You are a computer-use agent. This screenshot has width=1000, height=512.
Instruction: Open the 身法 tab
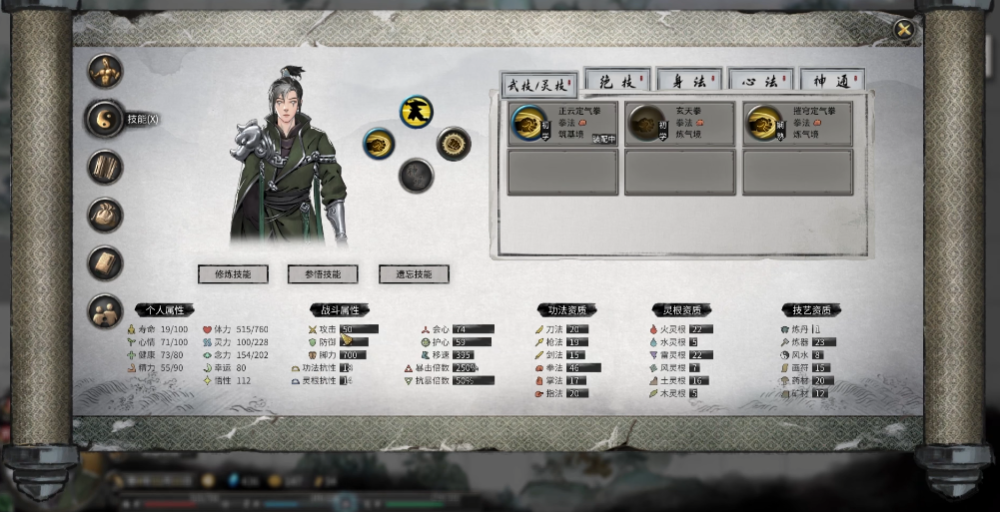[689, 81]
